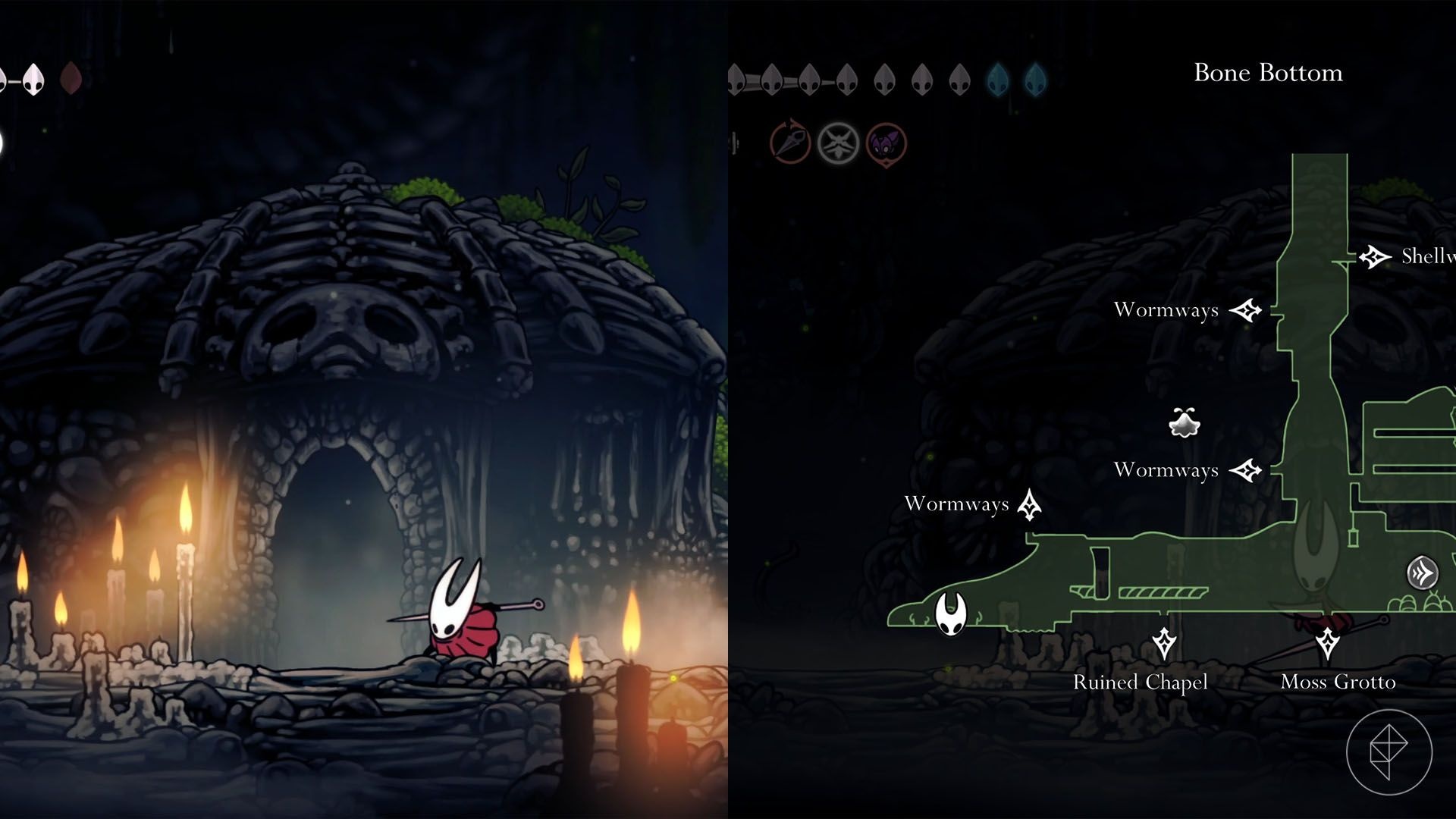Select the Ruined Chapel exit marker
This screenshot has height=819, width=1456.
point(1164,644)
